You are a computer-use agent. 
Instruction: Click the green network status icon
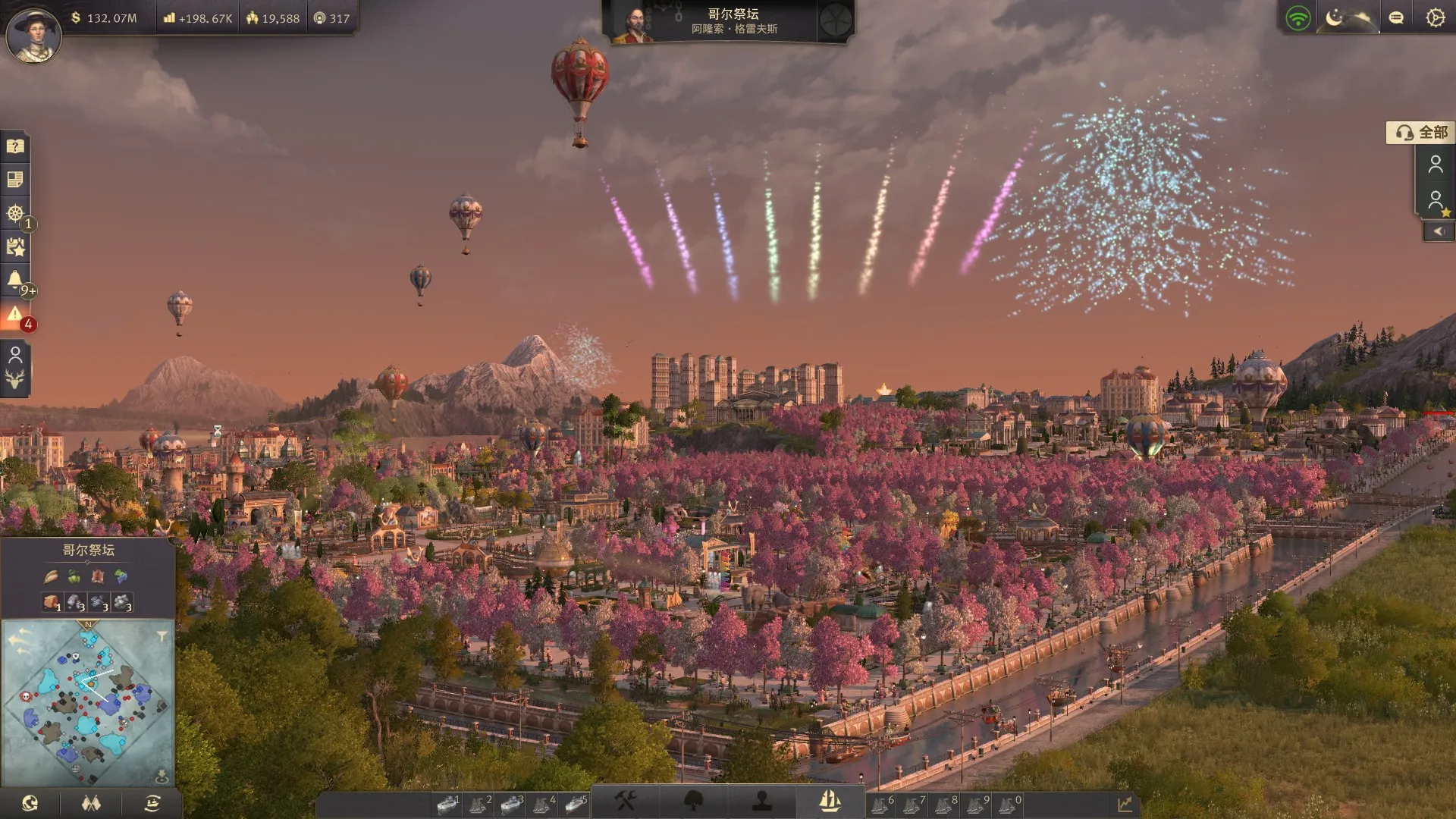(1298, 18)
